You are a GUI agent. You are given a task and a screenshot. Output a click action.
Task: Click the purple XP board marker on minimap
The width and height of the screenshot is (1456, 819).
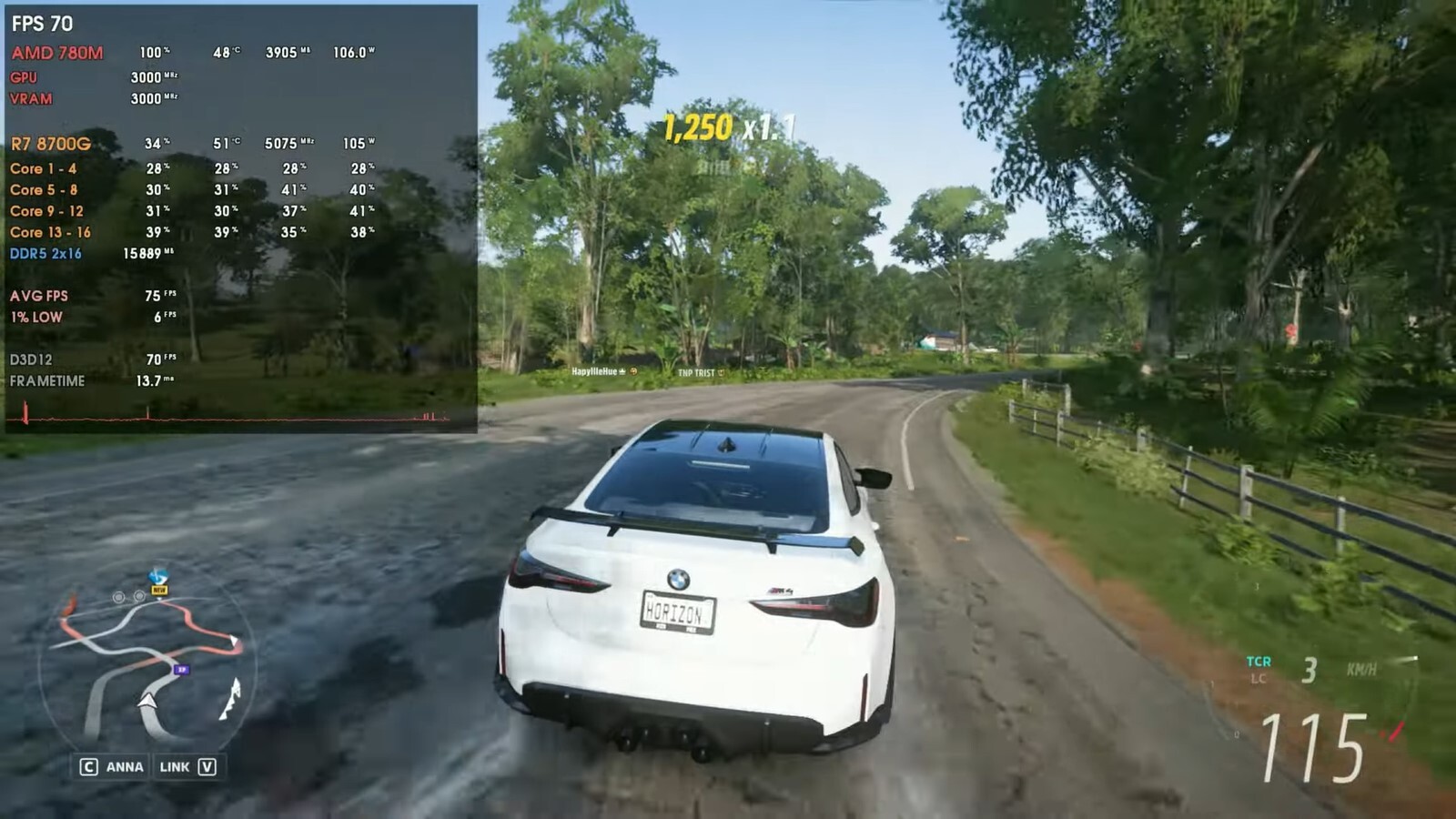181,670
